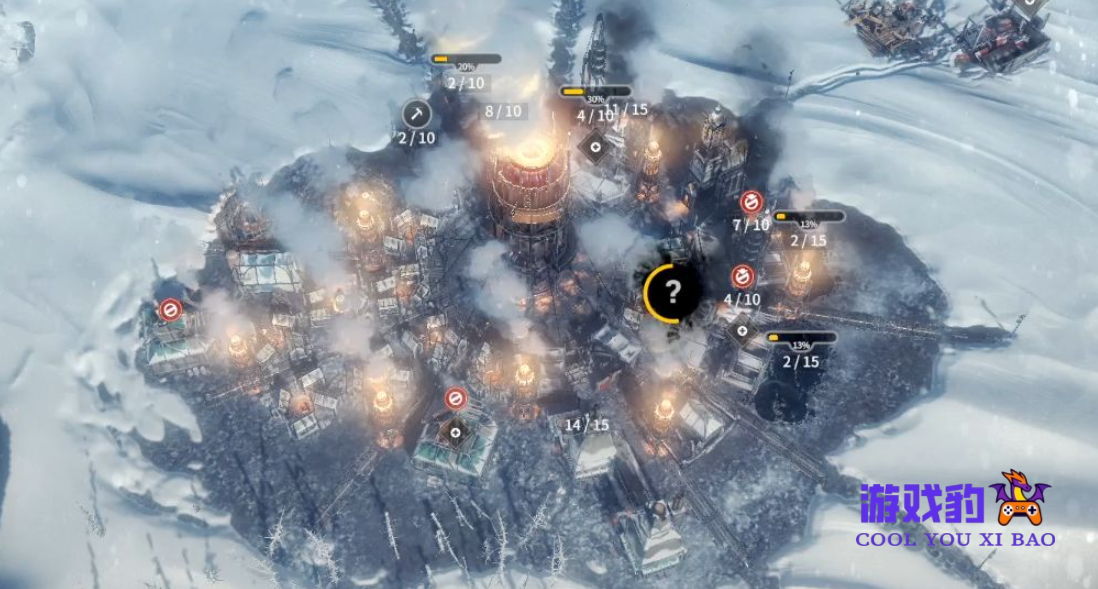The image size is (1098, 589).
Task: Select the red no-entry icon above a diamond marker
Action: click(455, 399)
